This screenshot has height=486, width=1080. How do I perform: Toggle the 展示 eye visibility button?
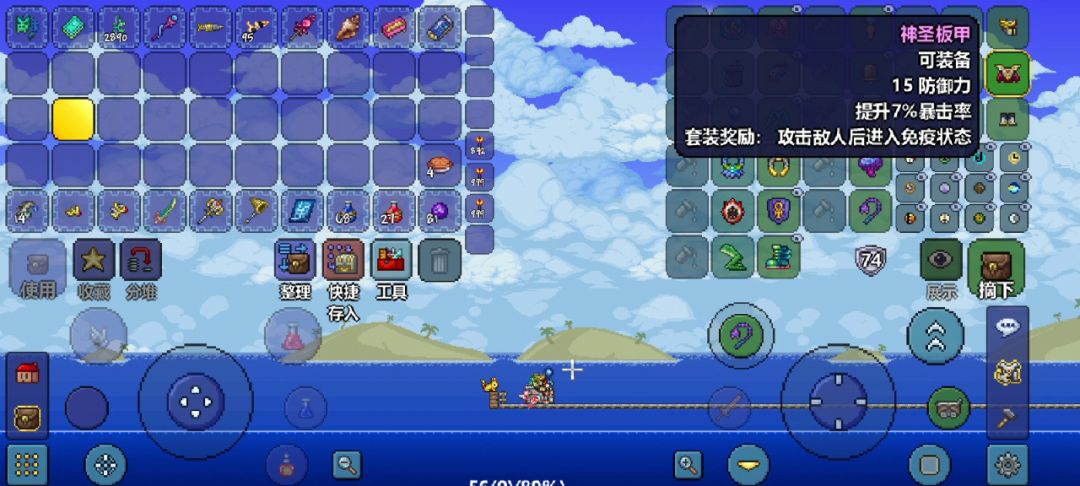coord(941,260)
